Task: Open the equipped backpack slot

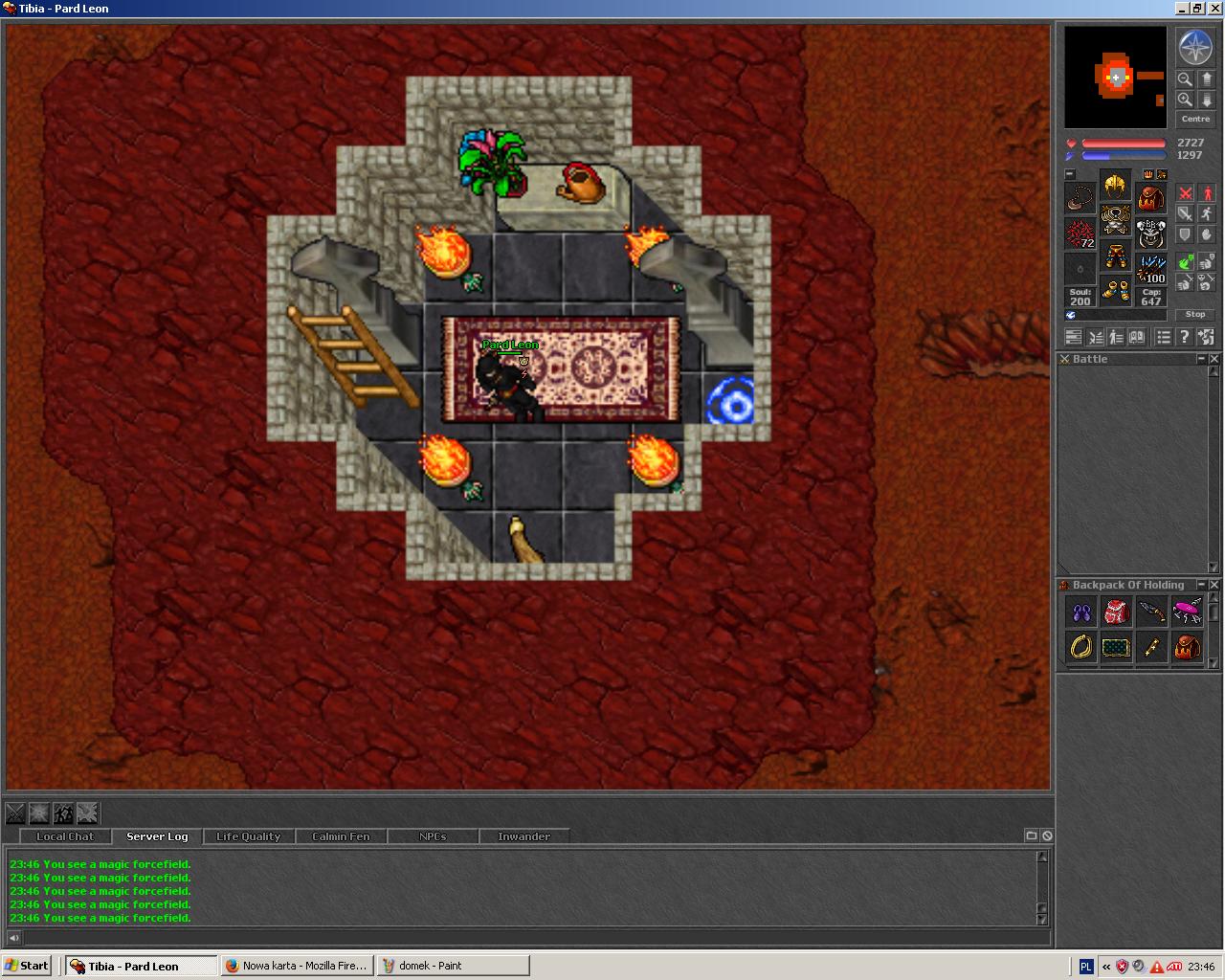Action: click(1150, 199)
